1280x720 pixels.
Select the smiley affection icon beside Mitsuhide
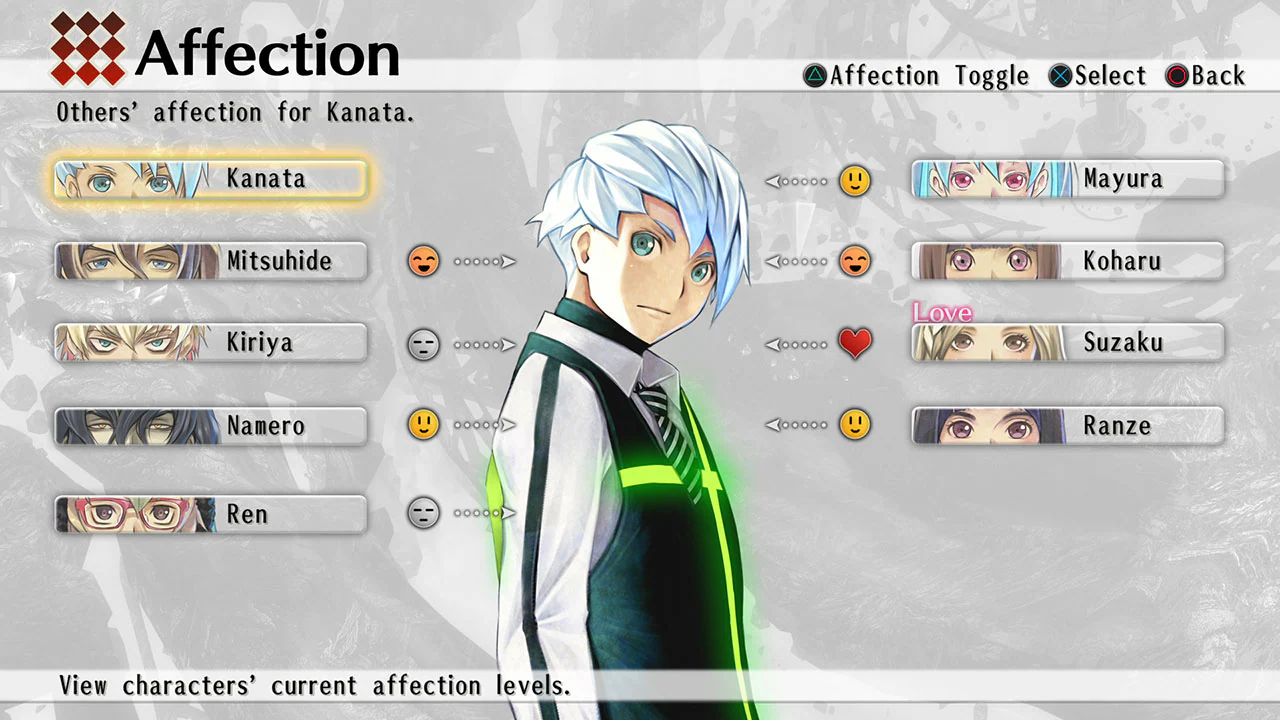tap(423, 261)
